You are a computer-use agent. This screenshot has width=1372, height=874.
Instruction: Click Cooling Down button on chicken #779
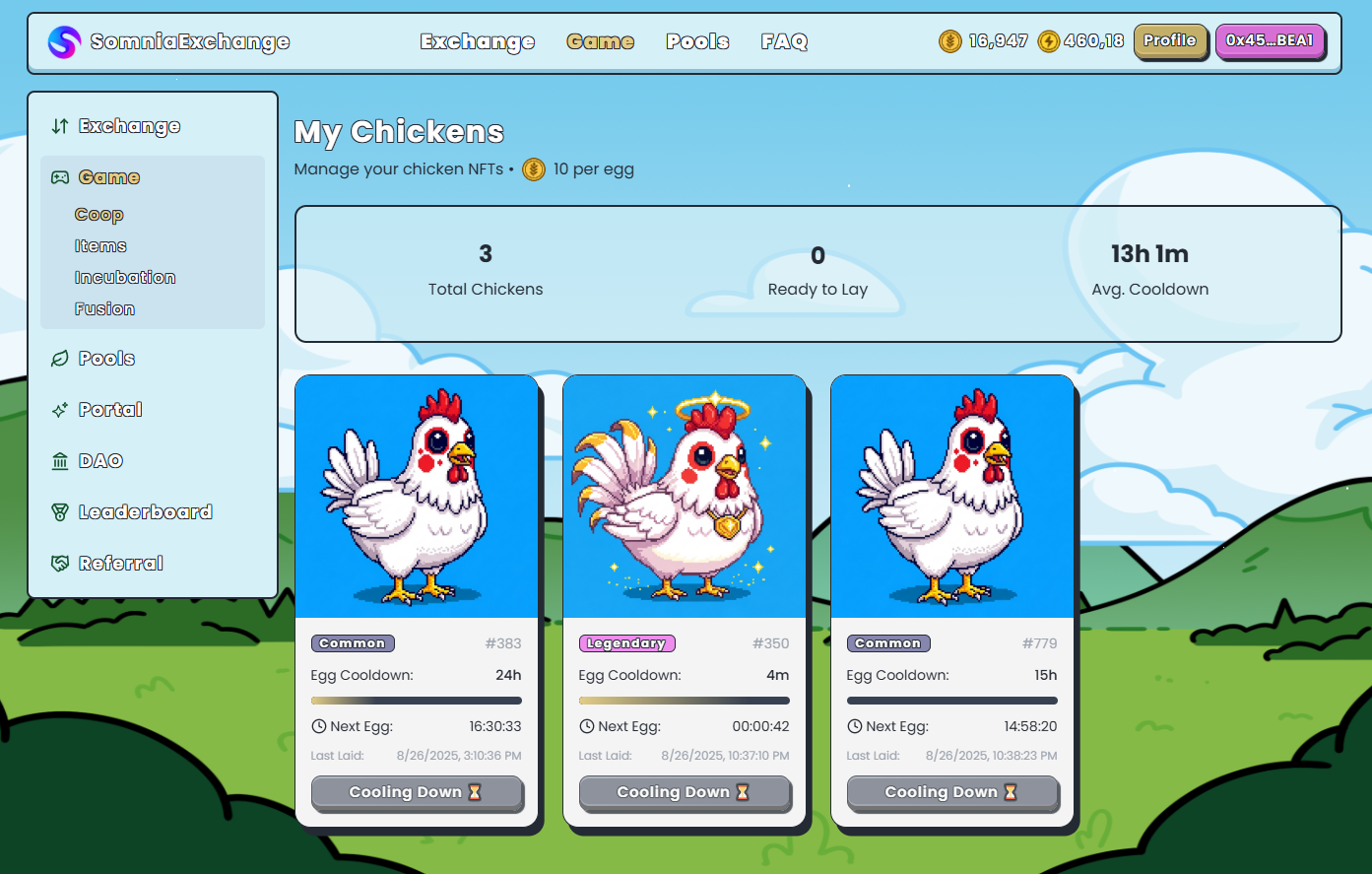point(952,792)
